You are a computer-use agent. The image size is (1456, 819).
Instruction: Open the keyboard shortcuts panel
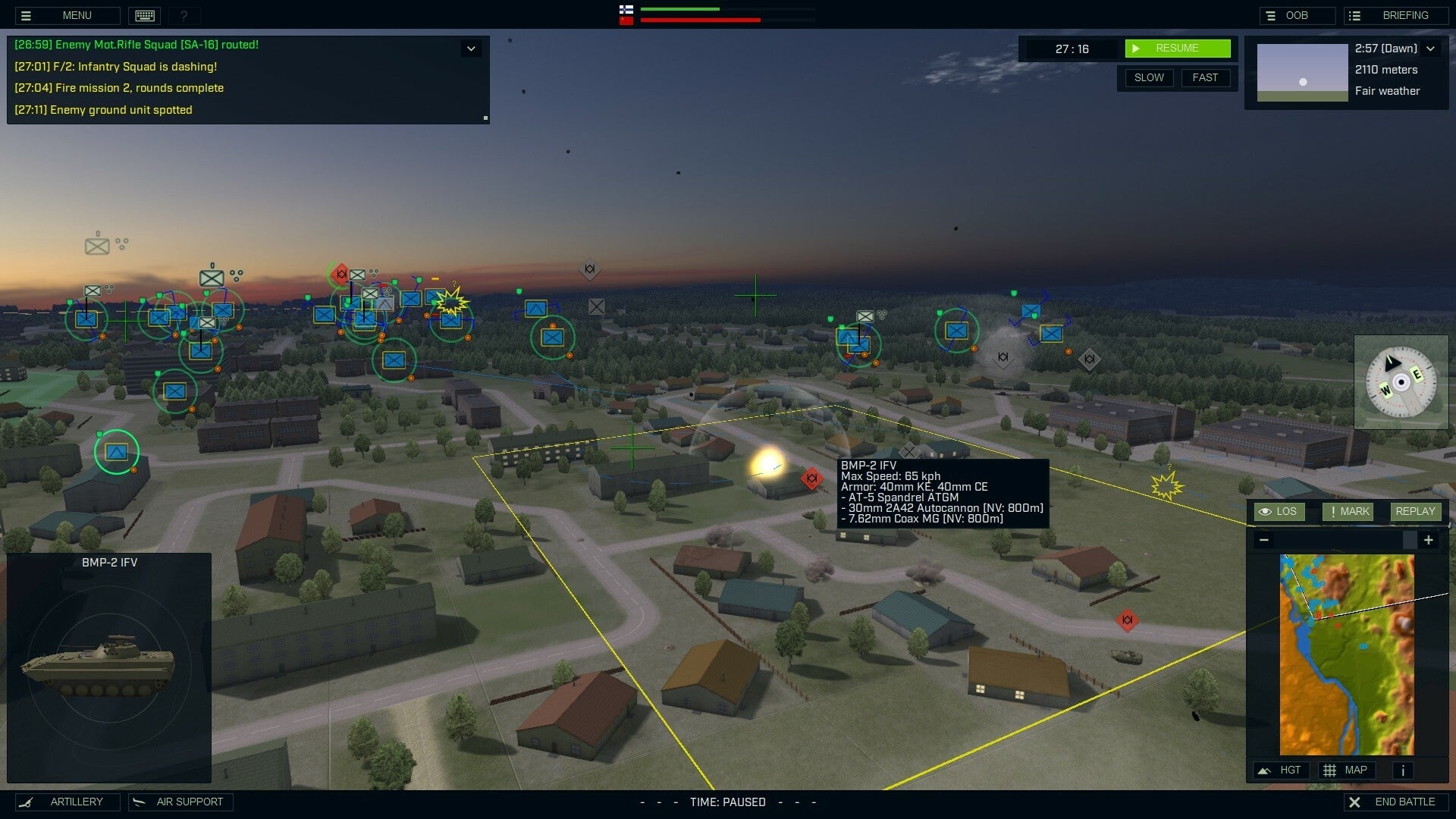[x=144, y=15]
